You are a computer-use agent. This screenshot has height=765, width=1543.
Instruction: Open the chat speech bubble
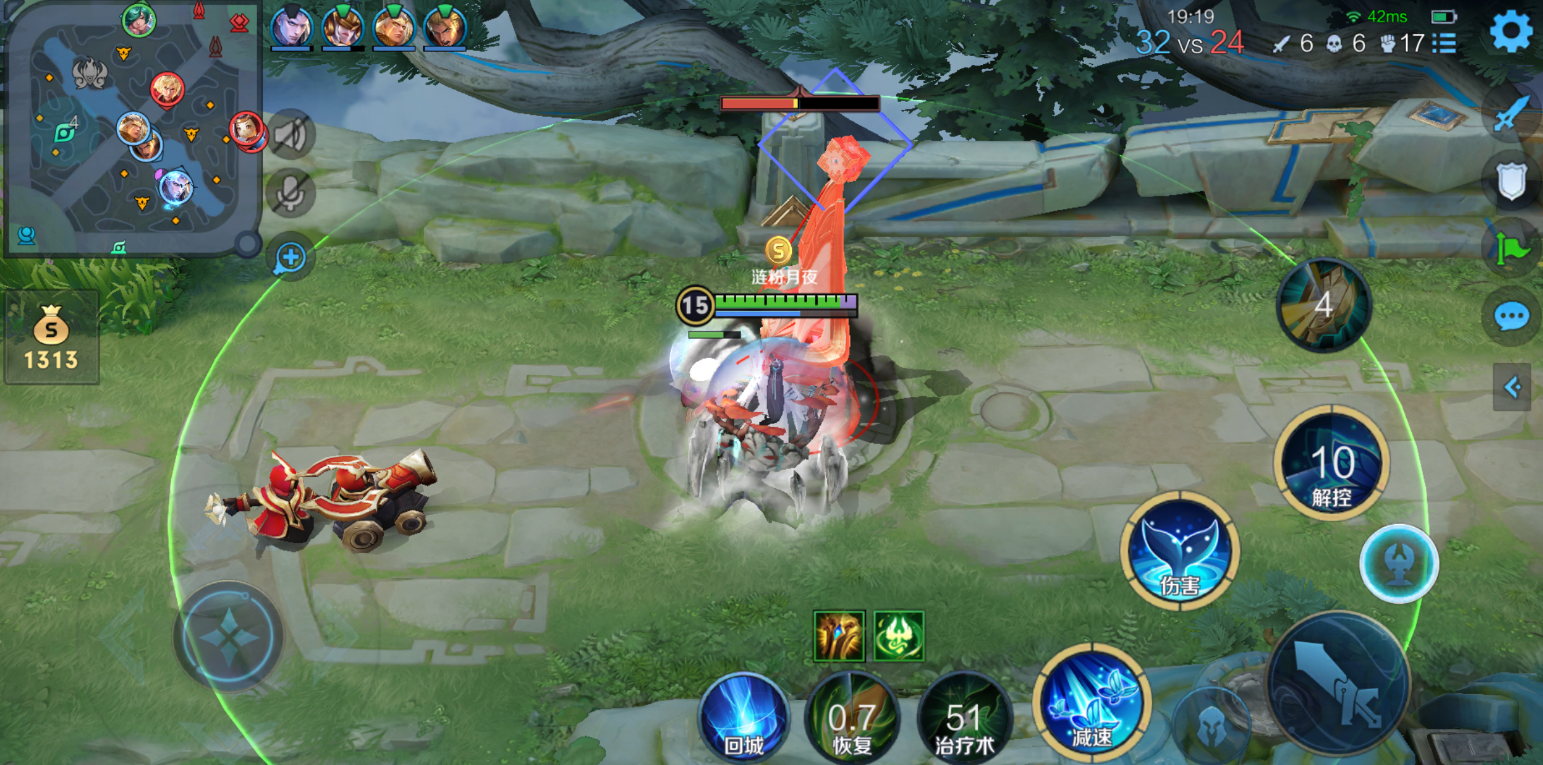tap(1510, 317)
